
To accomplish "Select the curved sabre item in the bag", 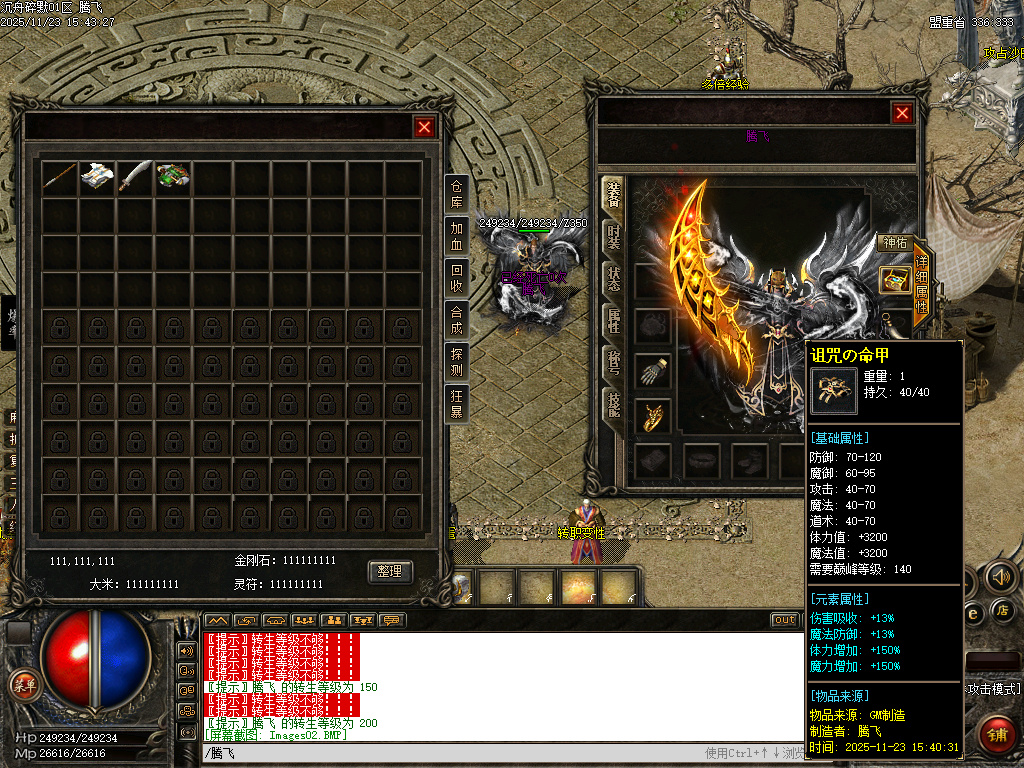I will pos(135,177).
